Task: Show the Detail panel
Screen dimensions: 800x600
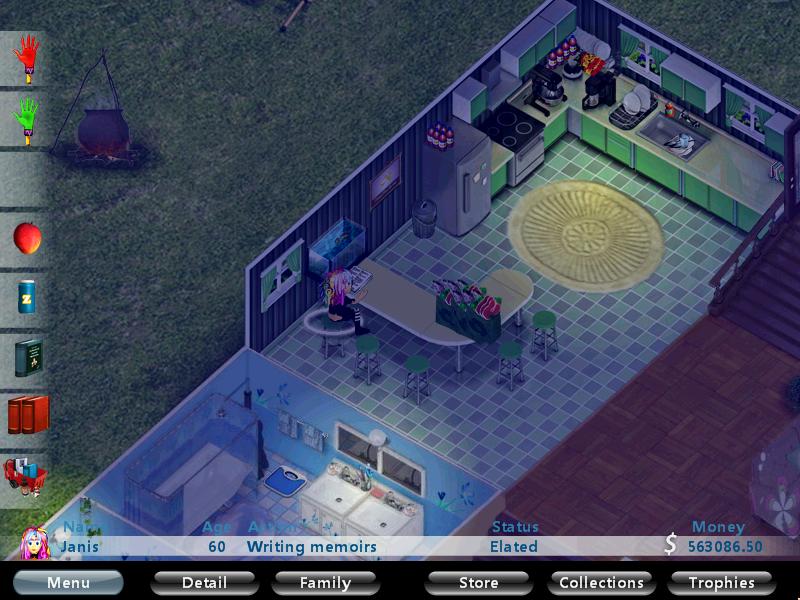Action: click(x=204, y=582)
